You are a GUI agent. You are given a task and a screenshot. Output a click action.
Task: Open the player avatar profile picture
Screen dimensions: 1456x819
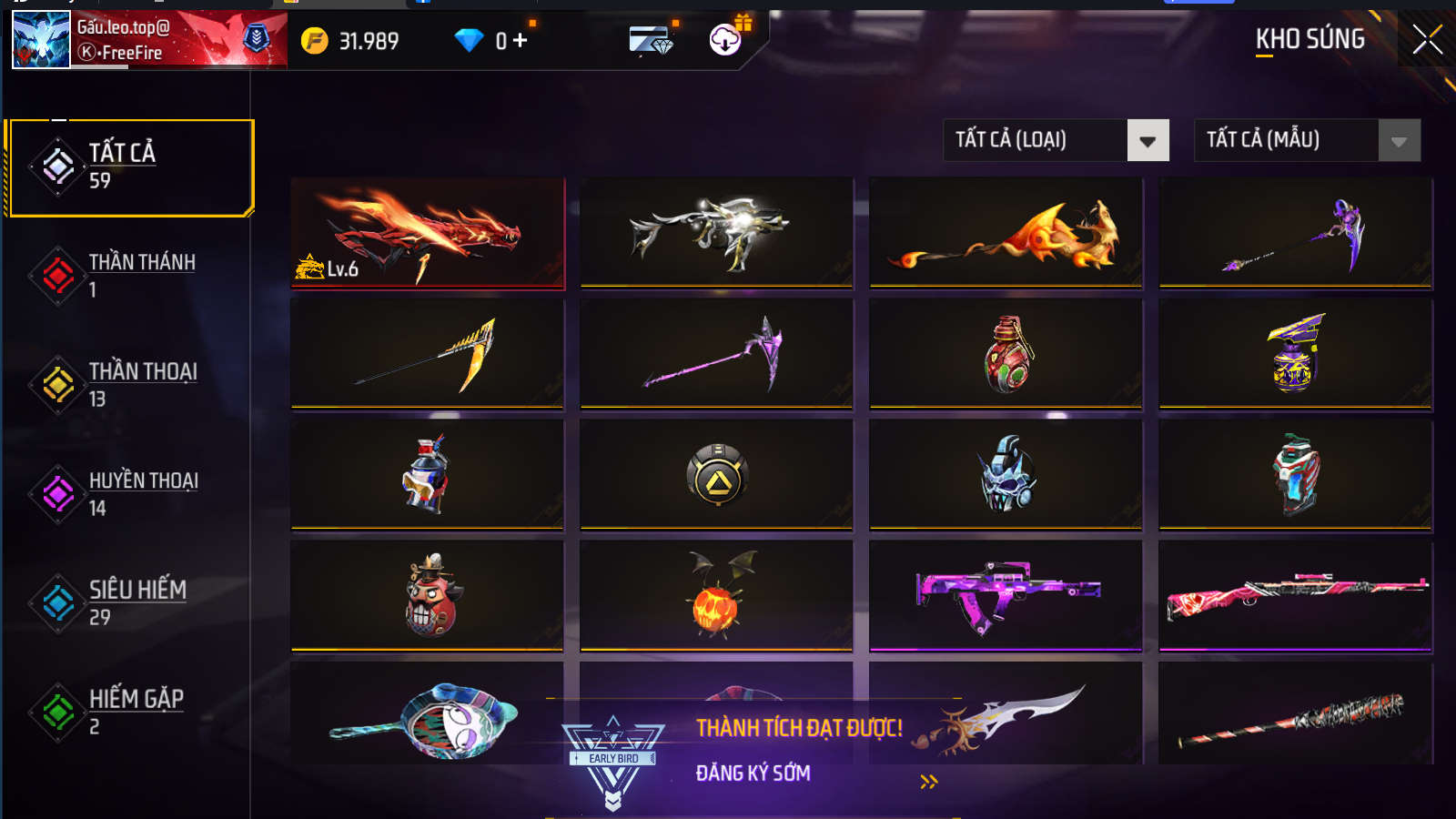[41, 40]
